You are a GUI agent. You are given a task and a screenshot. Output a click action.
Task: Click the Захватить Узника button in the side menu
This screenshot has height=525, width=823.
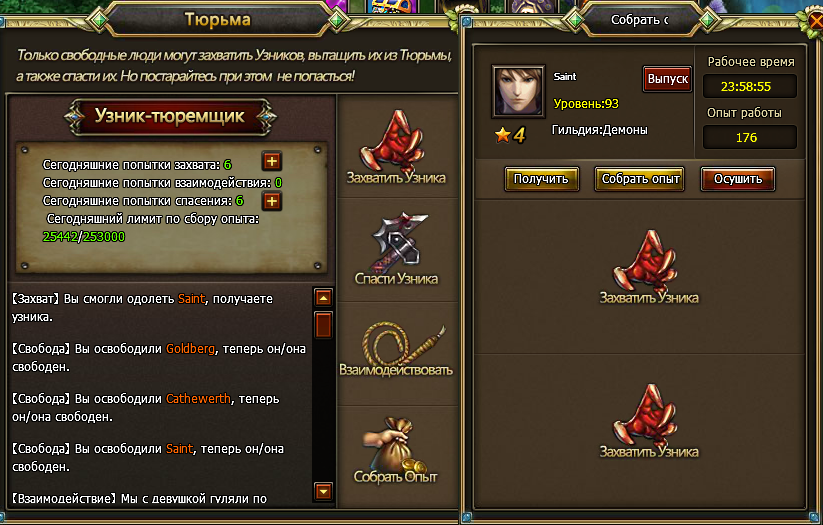396,151
